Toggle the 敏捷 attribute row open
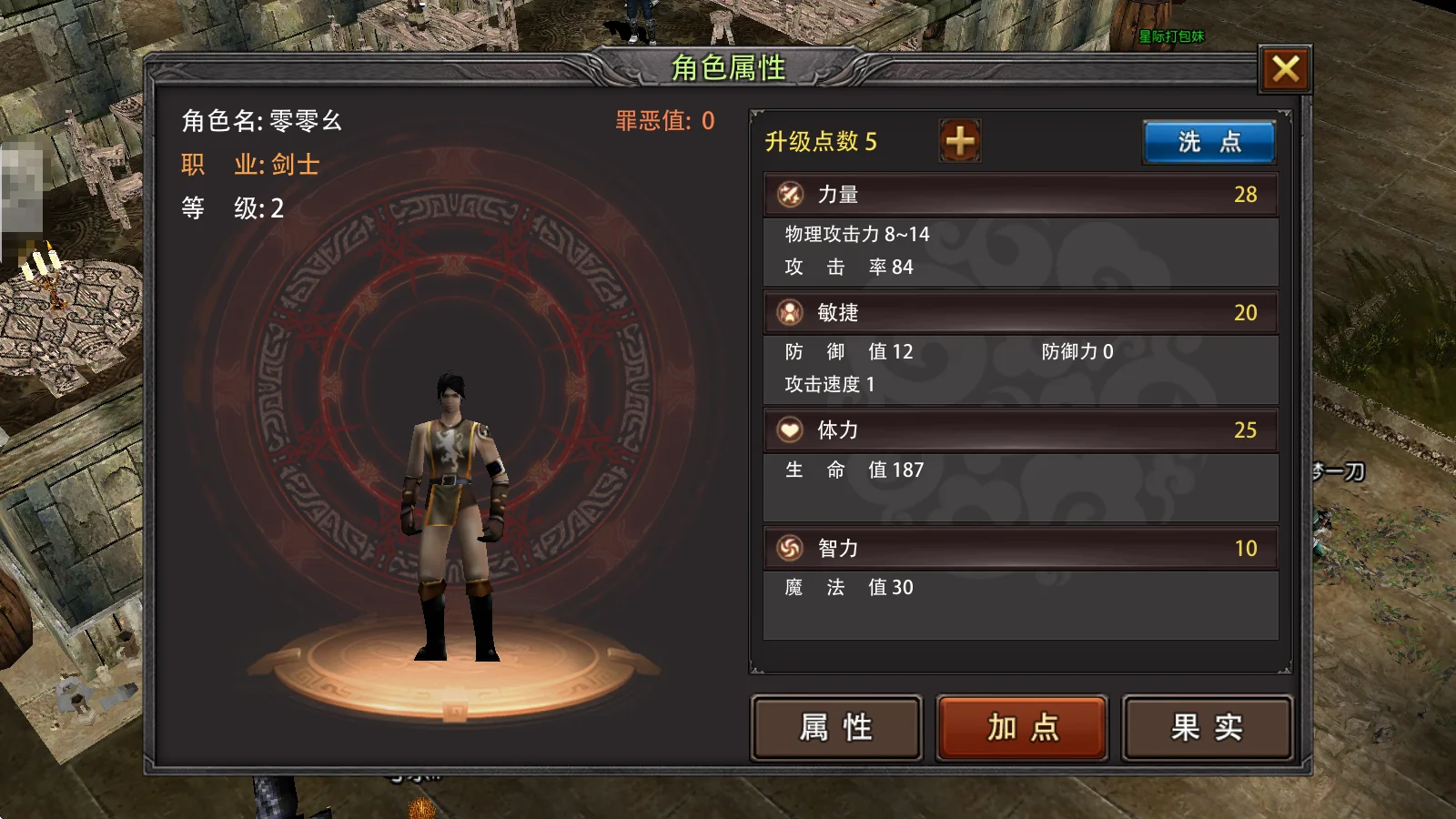Screen dimensions: 1456x819 pos(1019,312)
